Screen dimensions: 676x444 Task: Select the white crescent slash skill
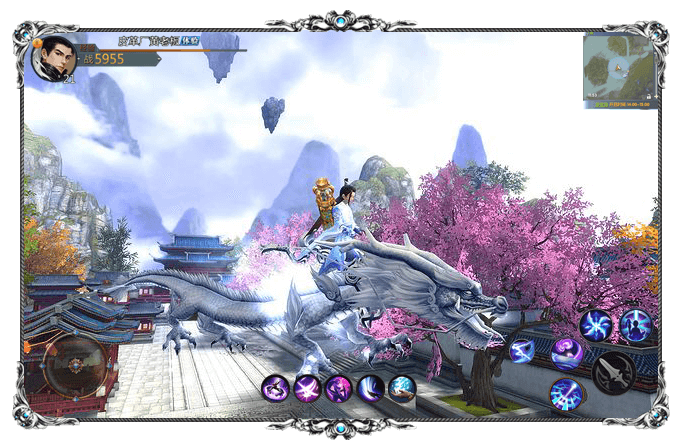click(x=371, y=388)
